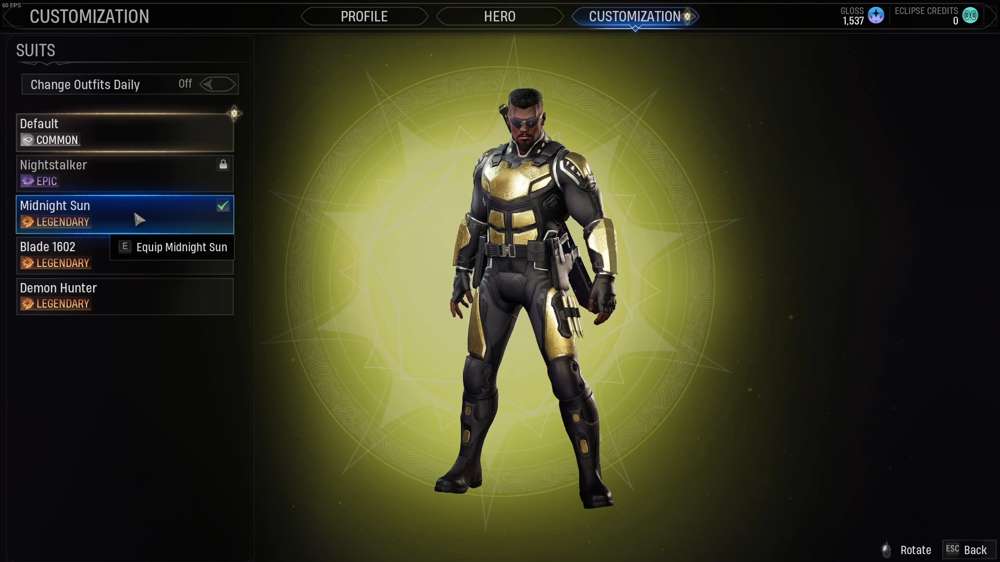The image size is (1000, 562).
Task: Choose the Demon Hunter legendary suit
Action: [125, 296]
